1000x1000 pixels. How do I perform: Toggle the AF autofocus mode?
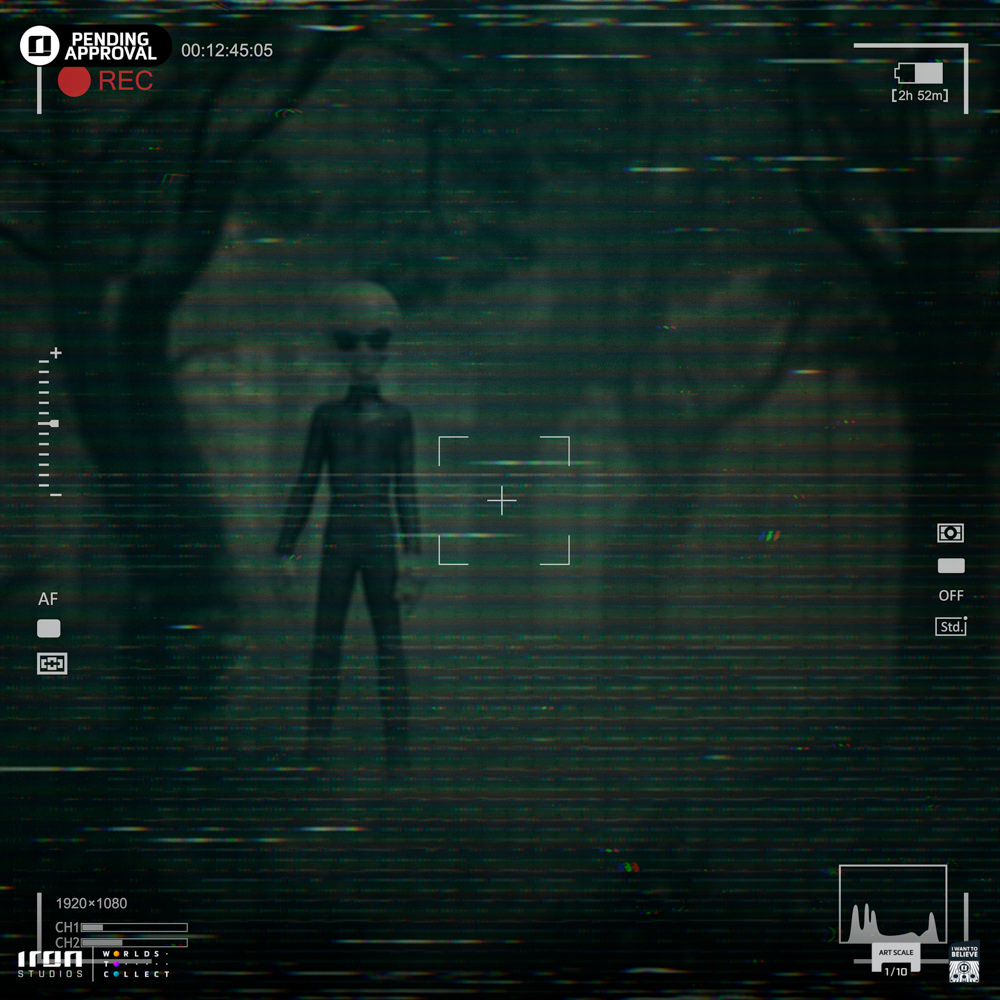[x=48, y=599]
